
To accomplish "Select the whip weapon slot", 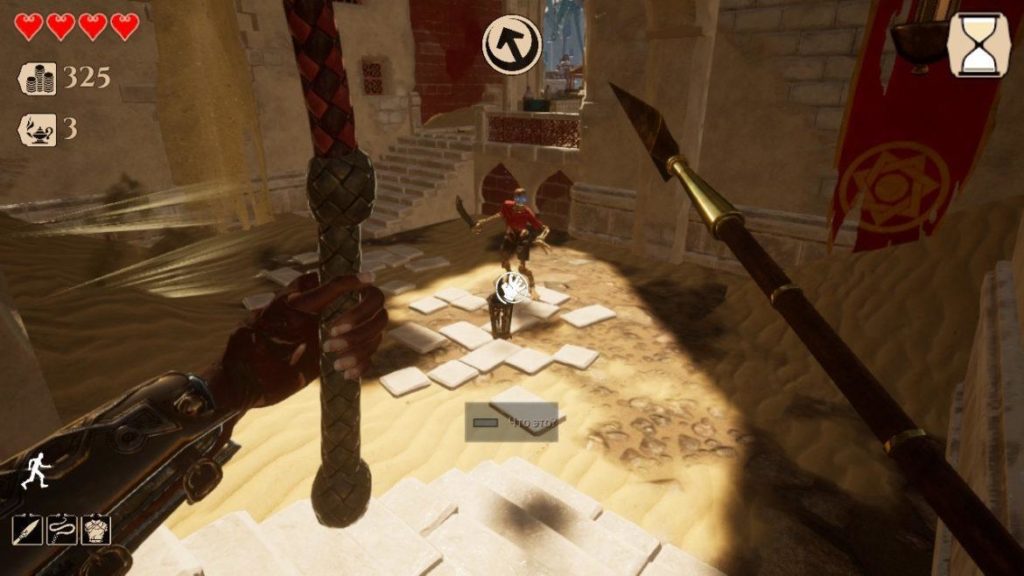I will 62,530.
